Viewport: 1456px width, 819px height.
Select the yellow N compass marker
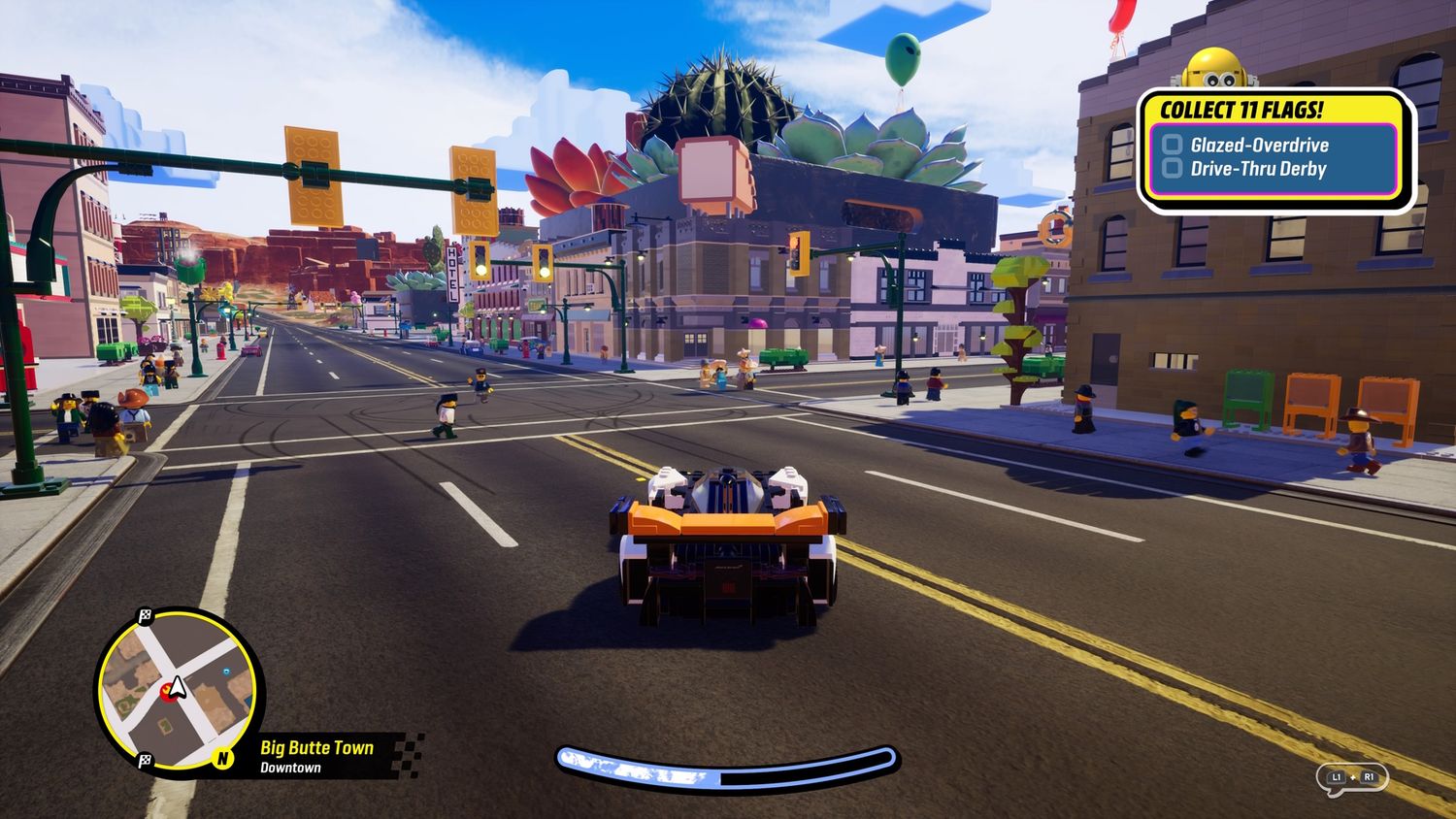223,758
